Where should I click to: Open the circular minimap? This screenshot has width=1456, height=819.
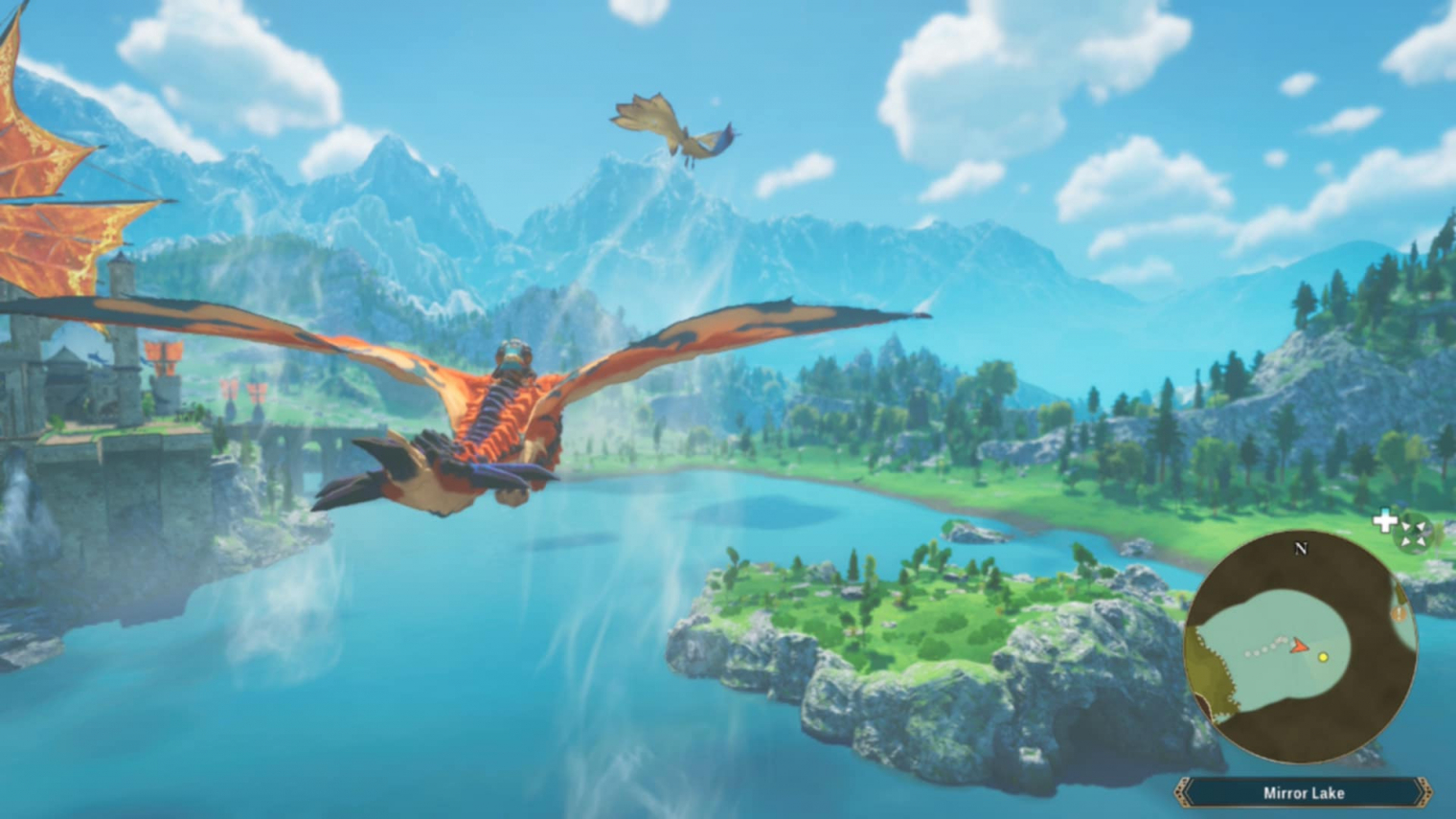click(1300, 647)
